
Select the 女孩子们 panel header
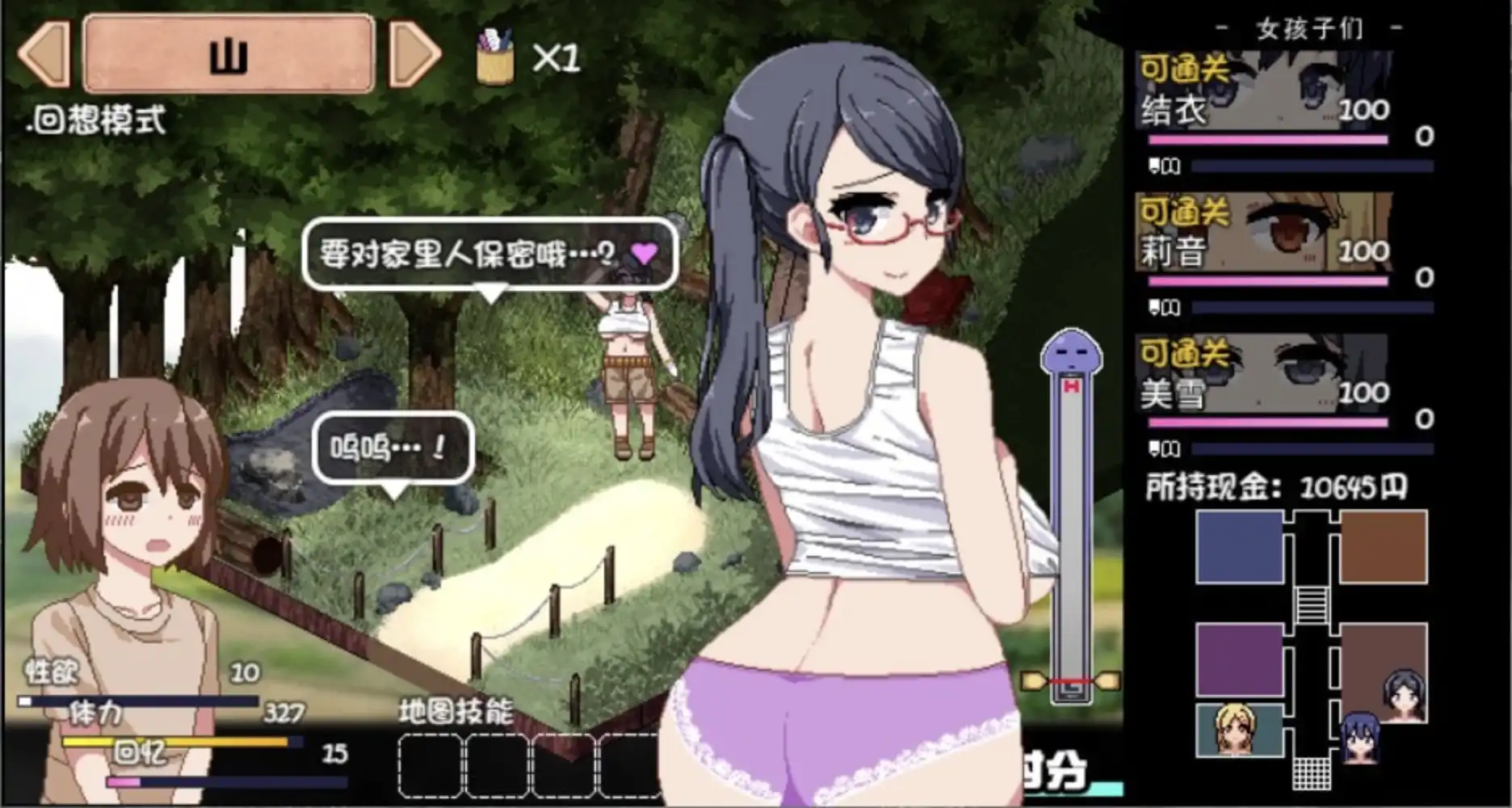coord(1308,27)
